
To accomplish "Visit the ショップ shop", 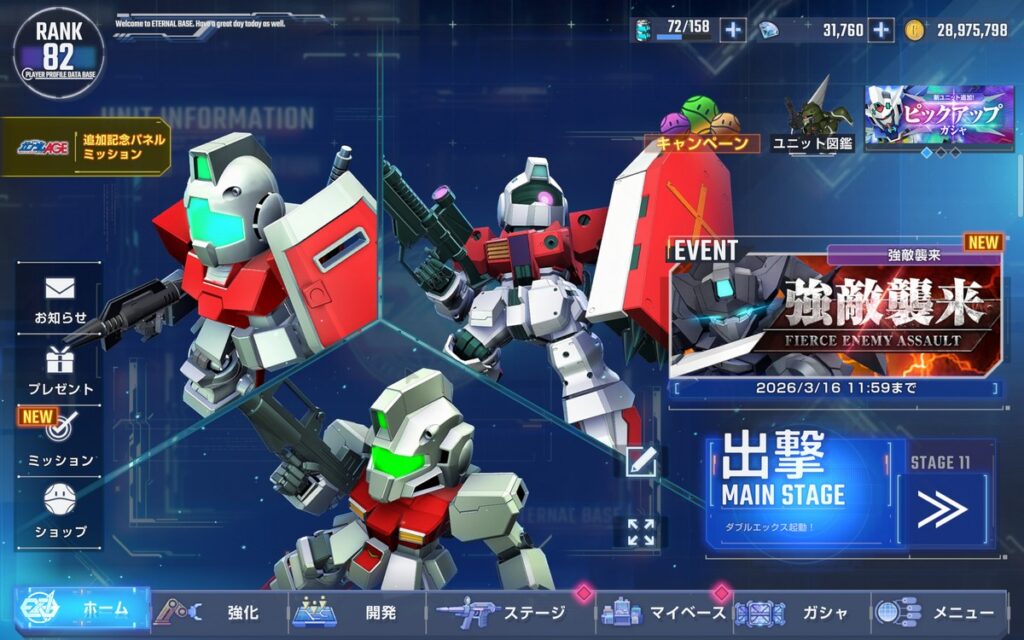I will (x=60, y=510).
